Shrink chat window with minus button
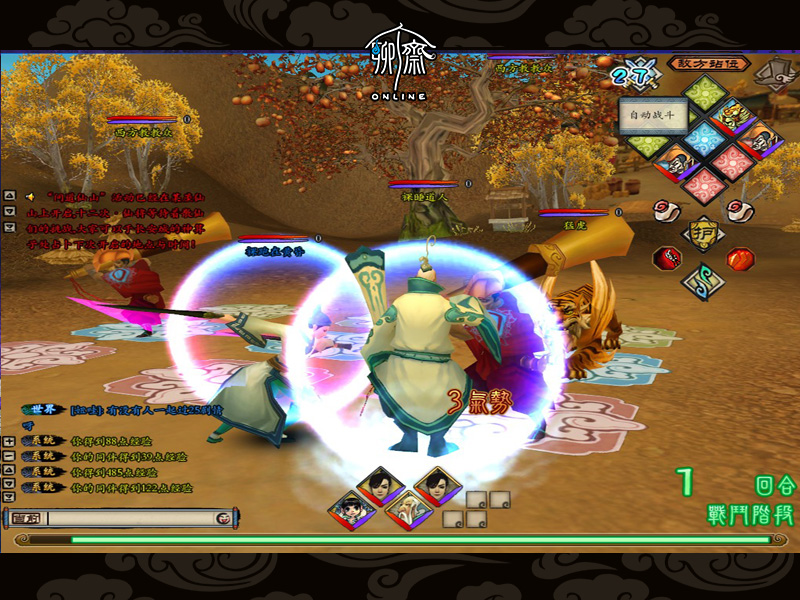Viewport: 800px width, 600px height. click(9, 456)
